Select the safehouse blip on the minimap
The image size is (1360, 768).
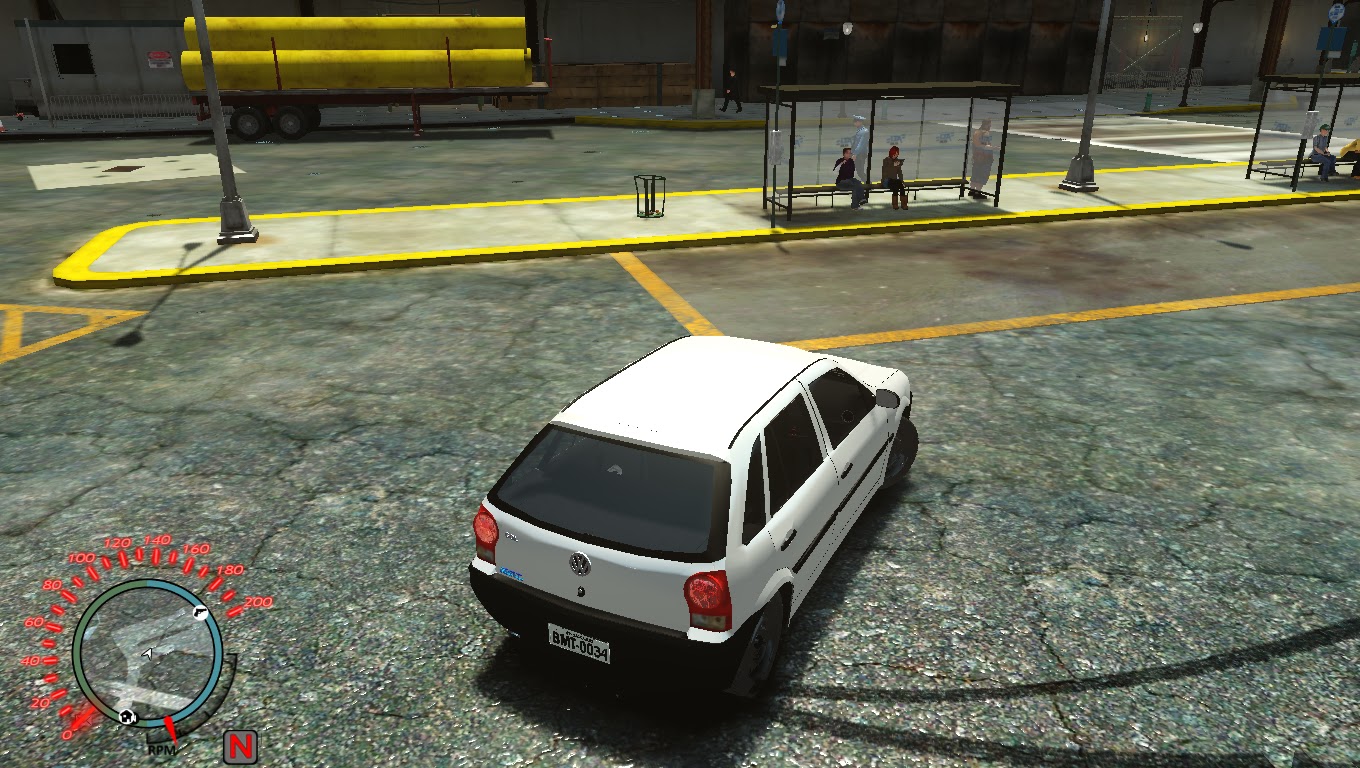coord(128,717)
